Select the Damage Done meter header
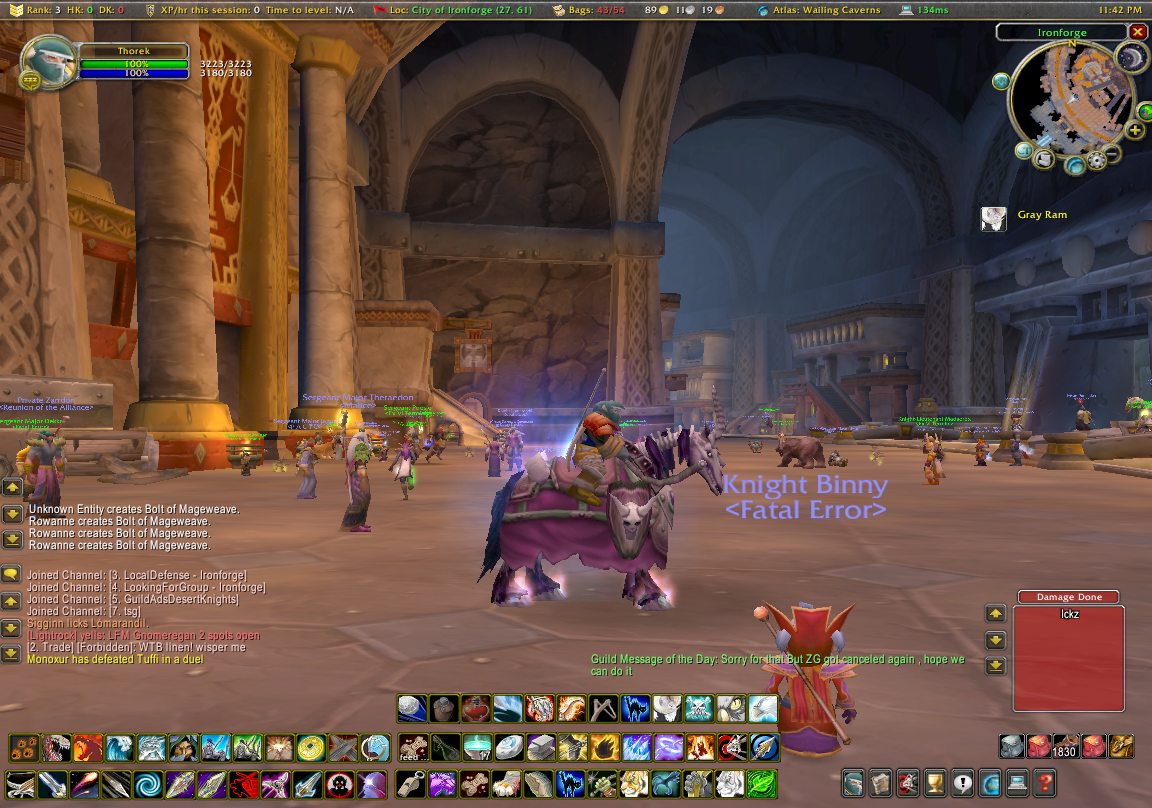This screenshot has height=808, width=1152. point(1069,597)
